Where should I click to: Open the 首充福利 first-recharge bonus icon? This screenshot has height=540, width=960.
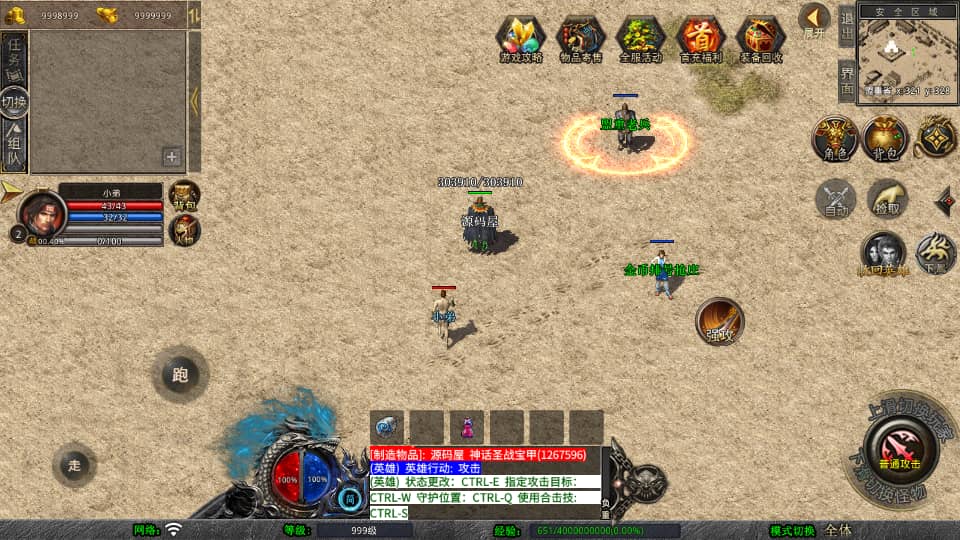coord(700,38)
